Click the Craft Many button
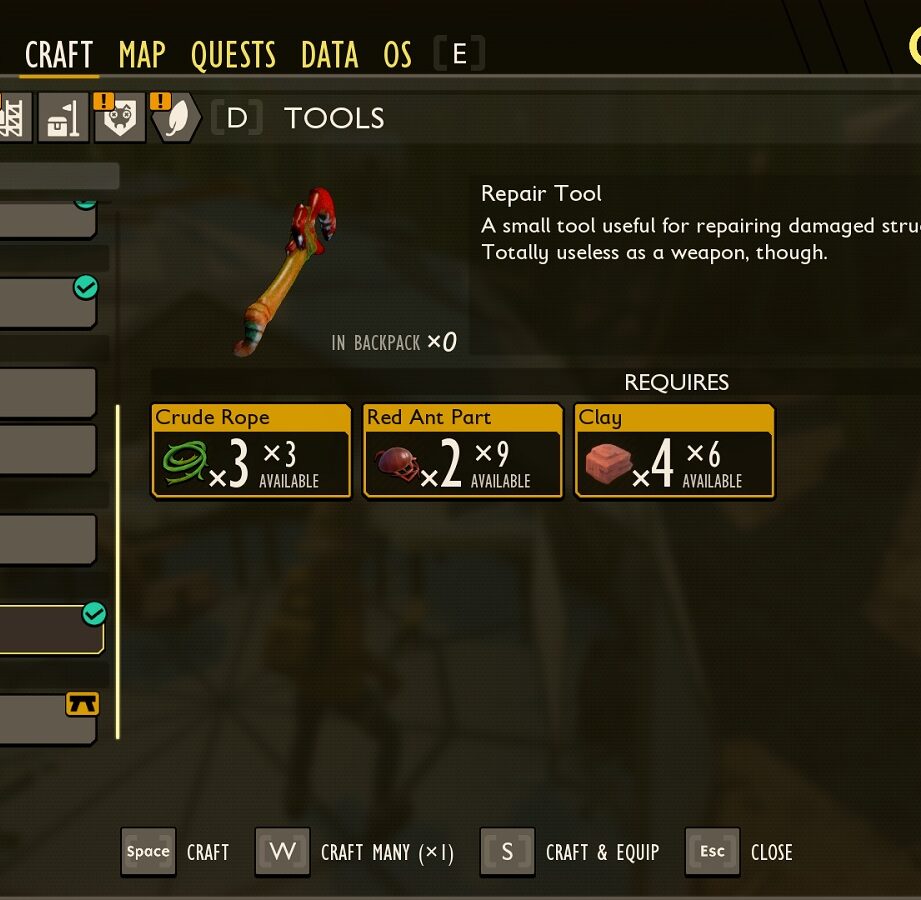The height and width of the screenshot is (900, 921). pos(355,852)
